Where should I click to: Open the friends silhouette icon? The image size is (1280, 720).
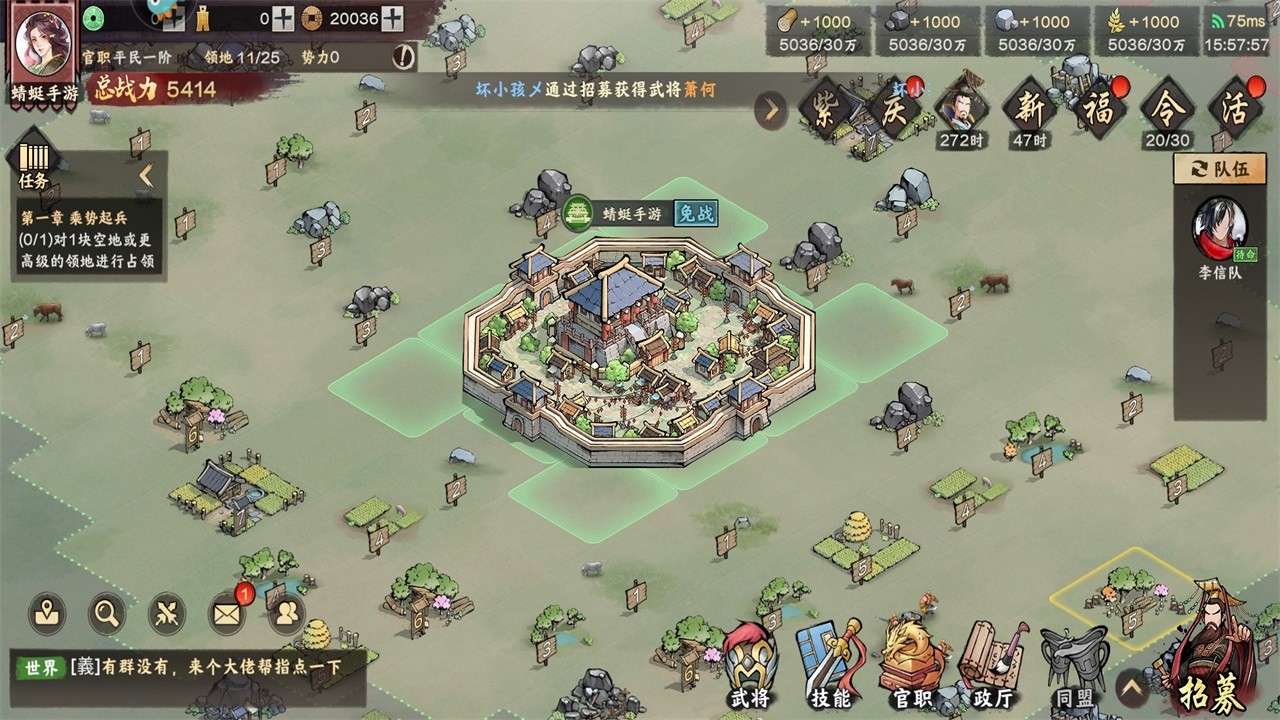pos(286,613)
